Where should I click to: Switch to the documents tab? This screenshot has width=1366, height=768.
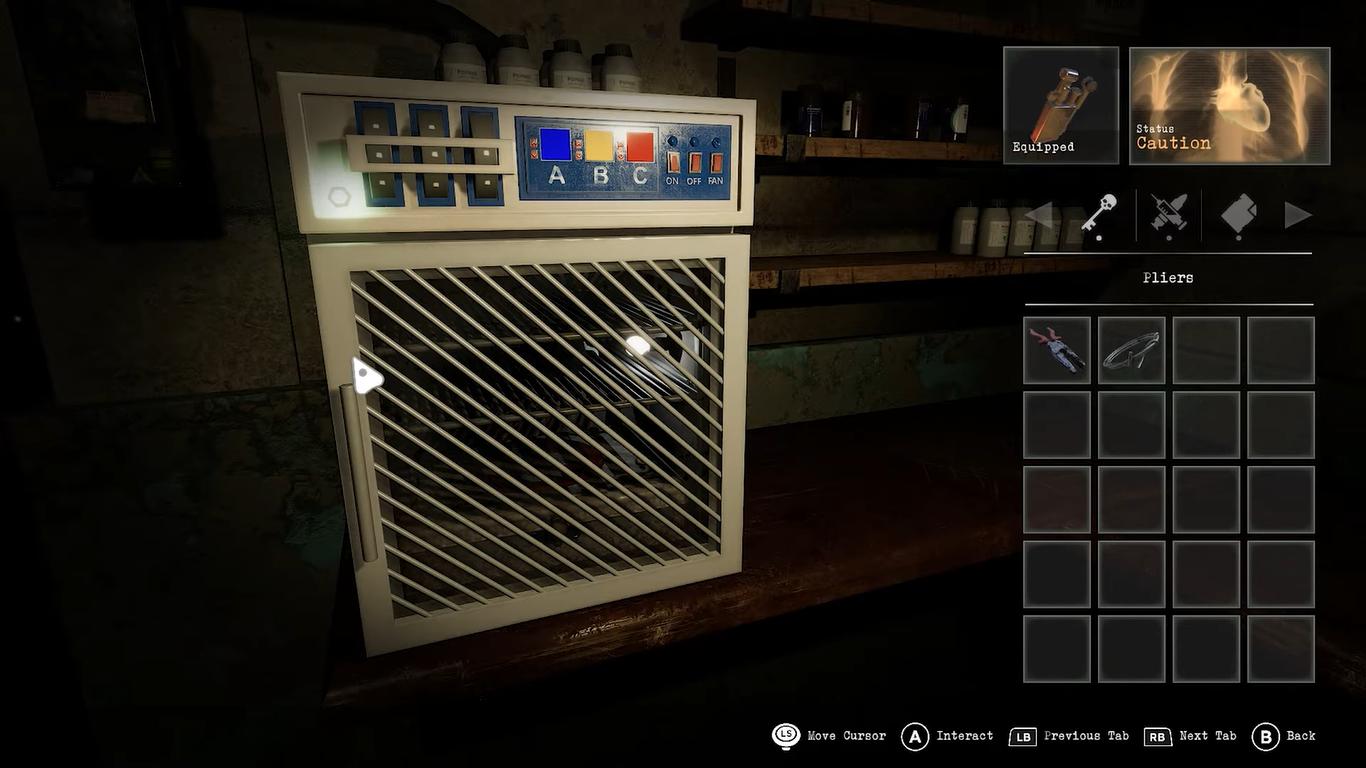pos(1239,215)
